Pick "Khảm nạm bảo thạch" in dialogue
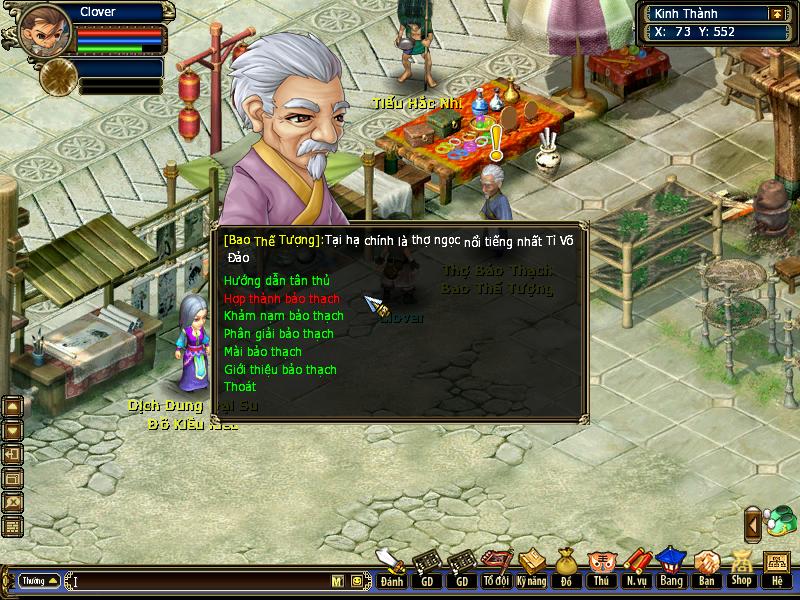 [283, 316]
